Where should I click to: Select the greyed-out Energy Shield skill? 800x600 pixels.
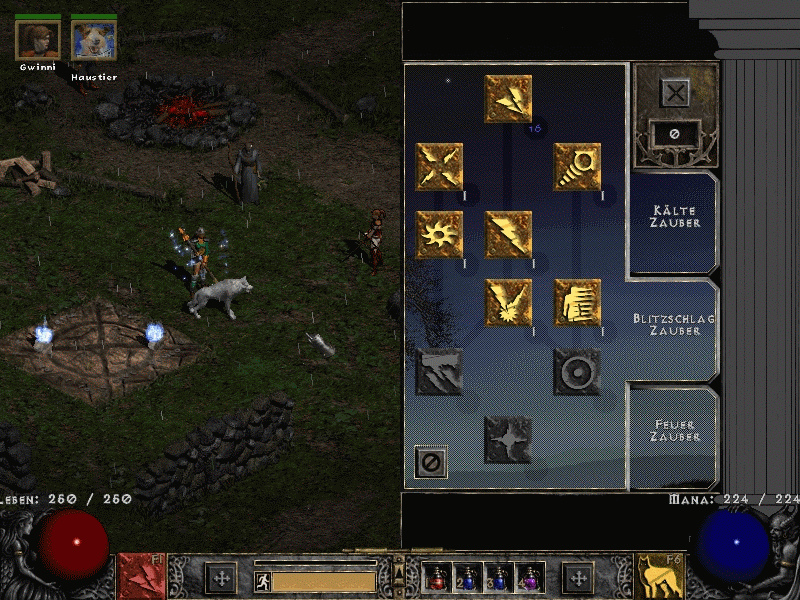point(577,371)
